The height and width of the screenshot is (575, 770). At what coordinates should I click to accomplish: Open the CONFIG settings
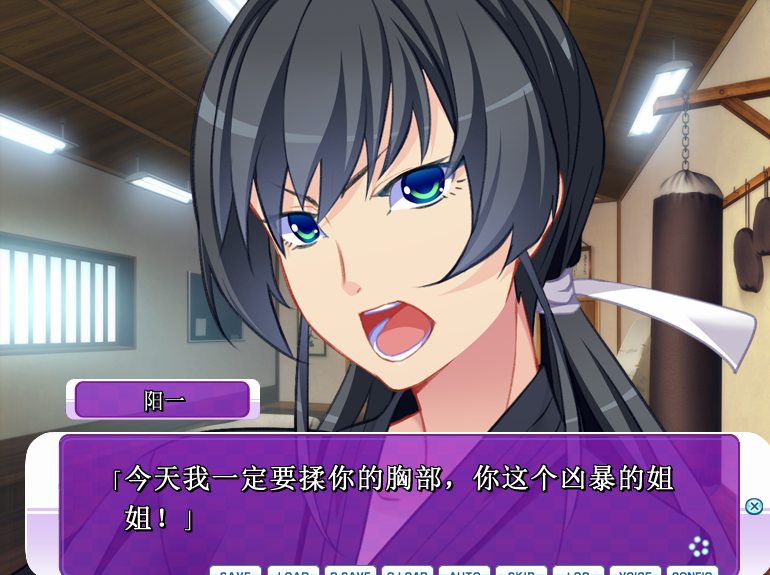point(692,571)
